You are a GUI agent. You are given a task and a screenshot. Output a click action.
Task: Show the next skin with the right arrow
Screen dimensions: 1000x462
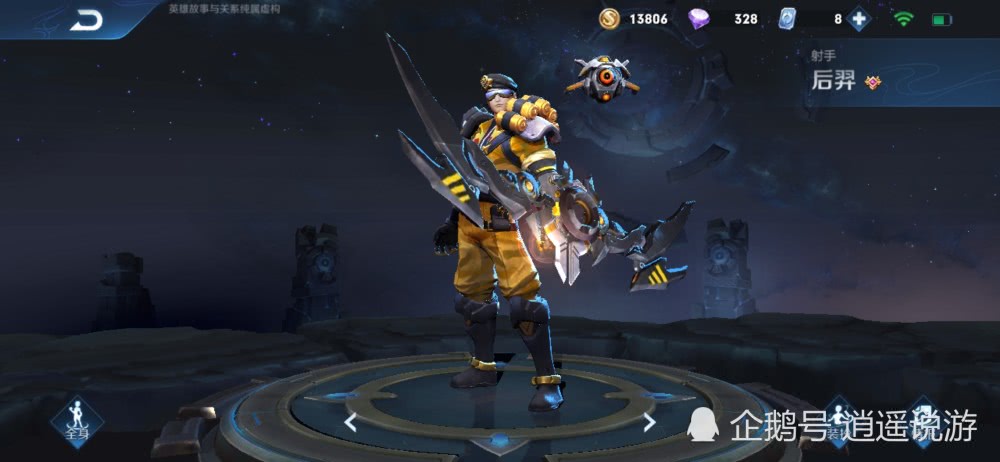point(649,423)
